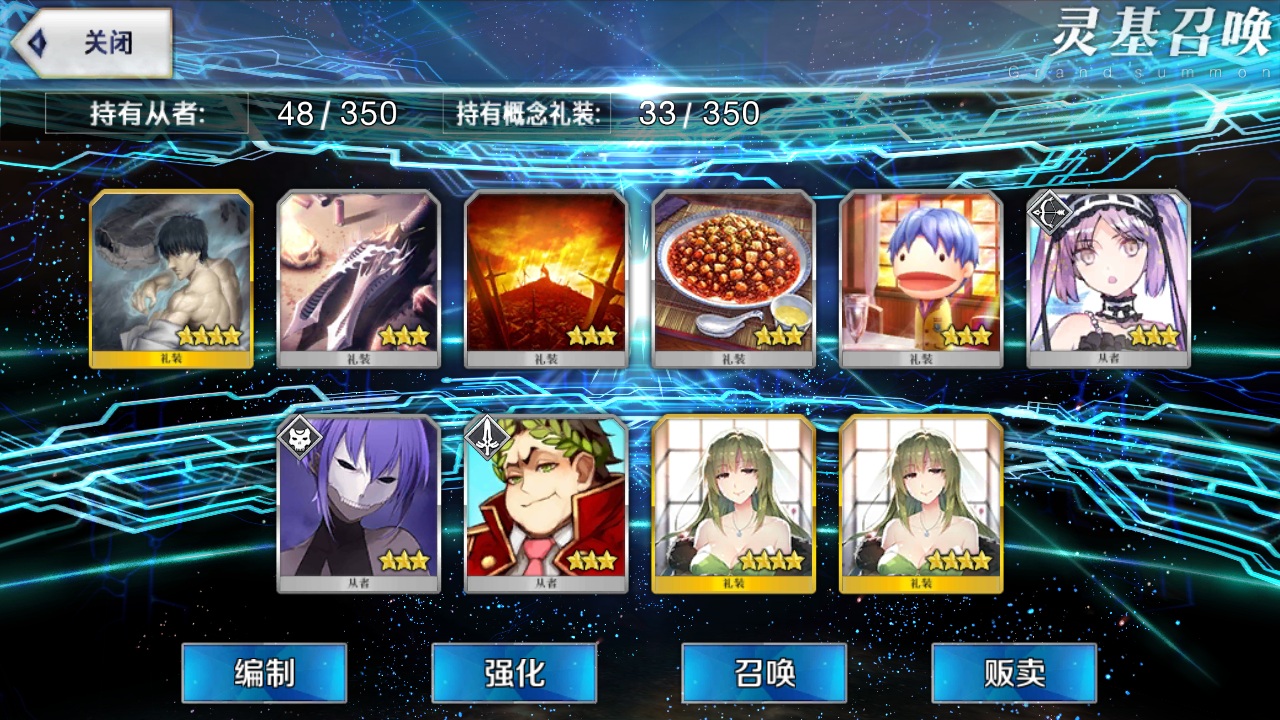Choose the purple twin-tail archer servant card

point(1108,279)
